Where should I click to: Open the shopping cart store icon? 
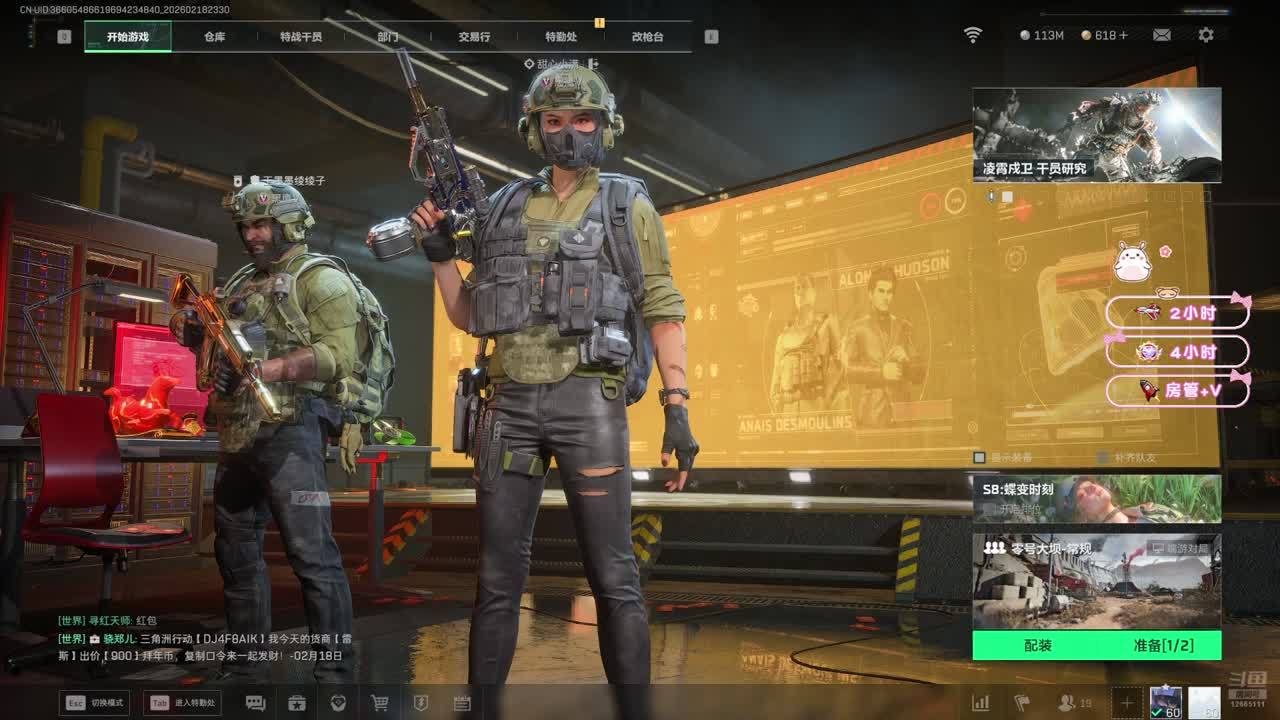pos(380,703)
